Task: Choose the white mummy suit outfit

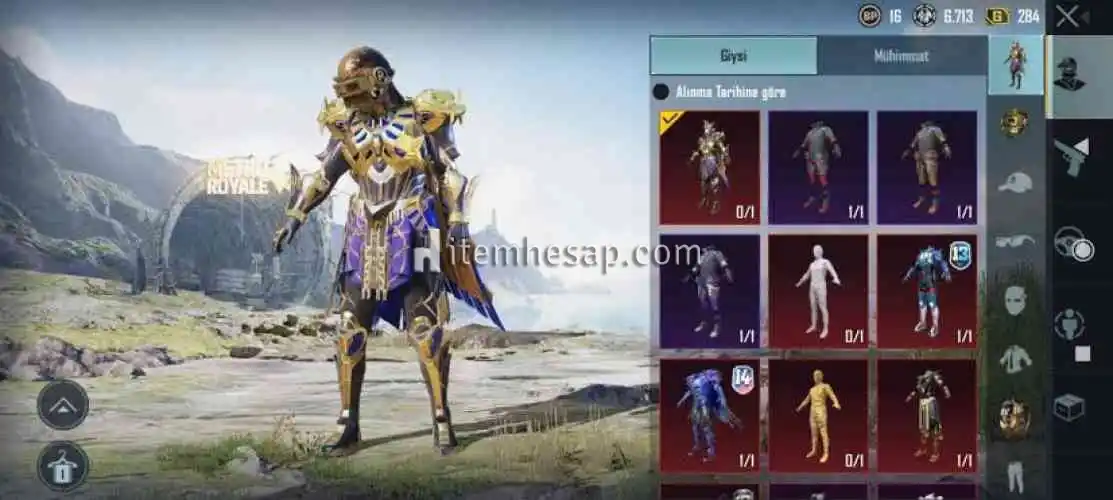Action: pyautogui.click(x=818, y=291)
